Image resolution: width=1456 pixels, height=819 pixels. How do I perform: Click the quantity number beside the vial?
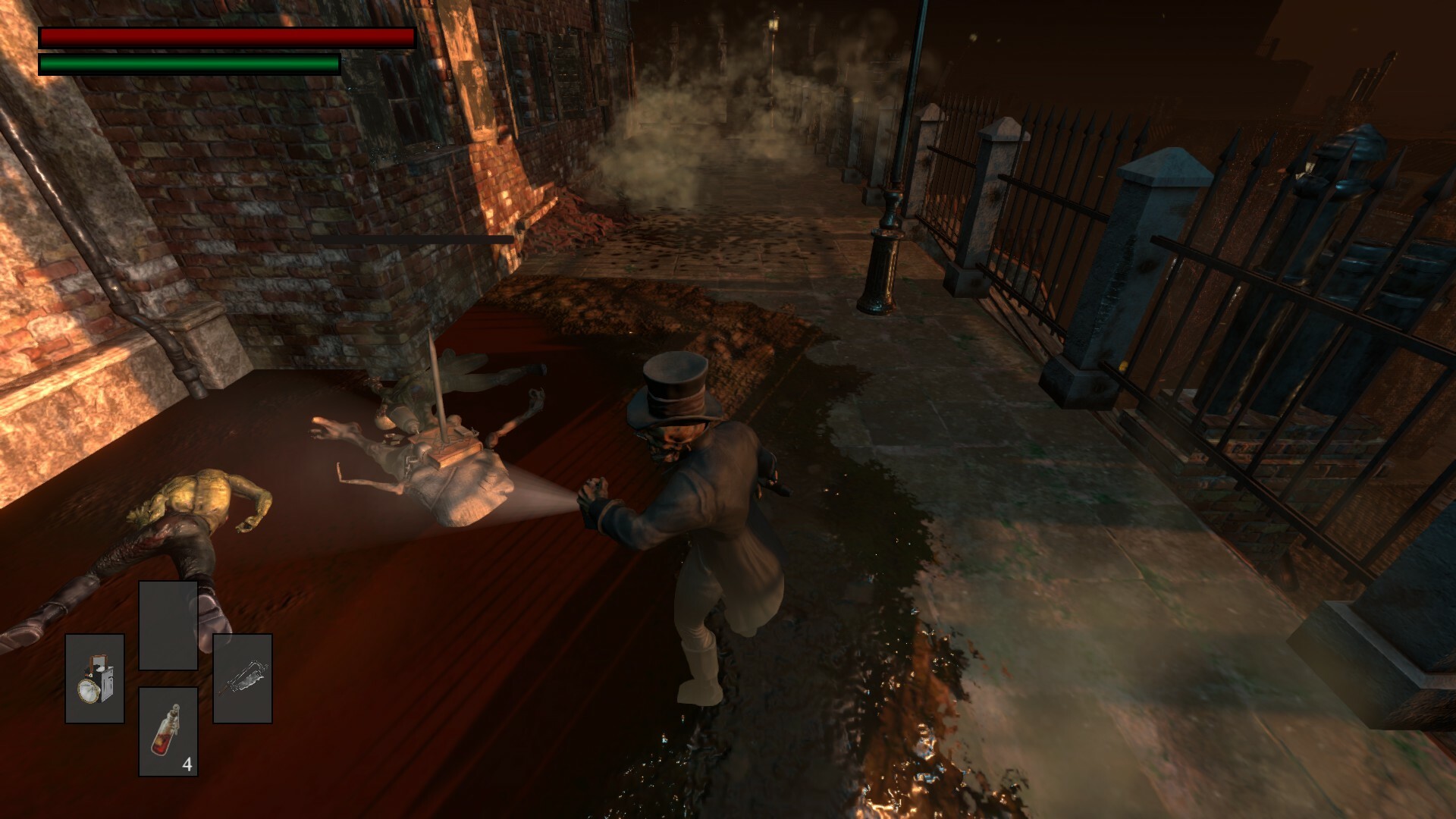click(188, 763)
